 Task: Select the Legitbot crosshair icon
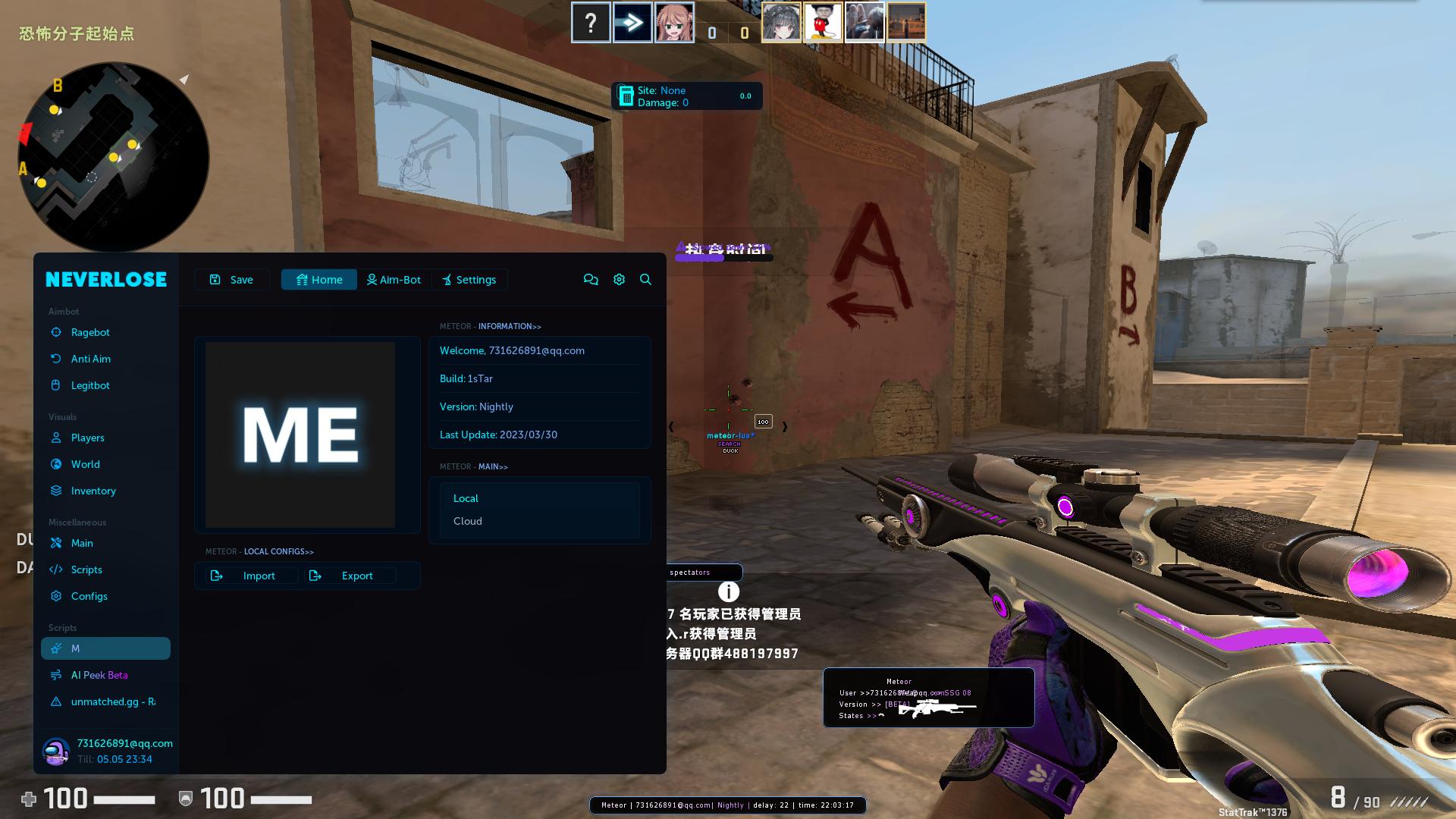(x=56, y=385)
